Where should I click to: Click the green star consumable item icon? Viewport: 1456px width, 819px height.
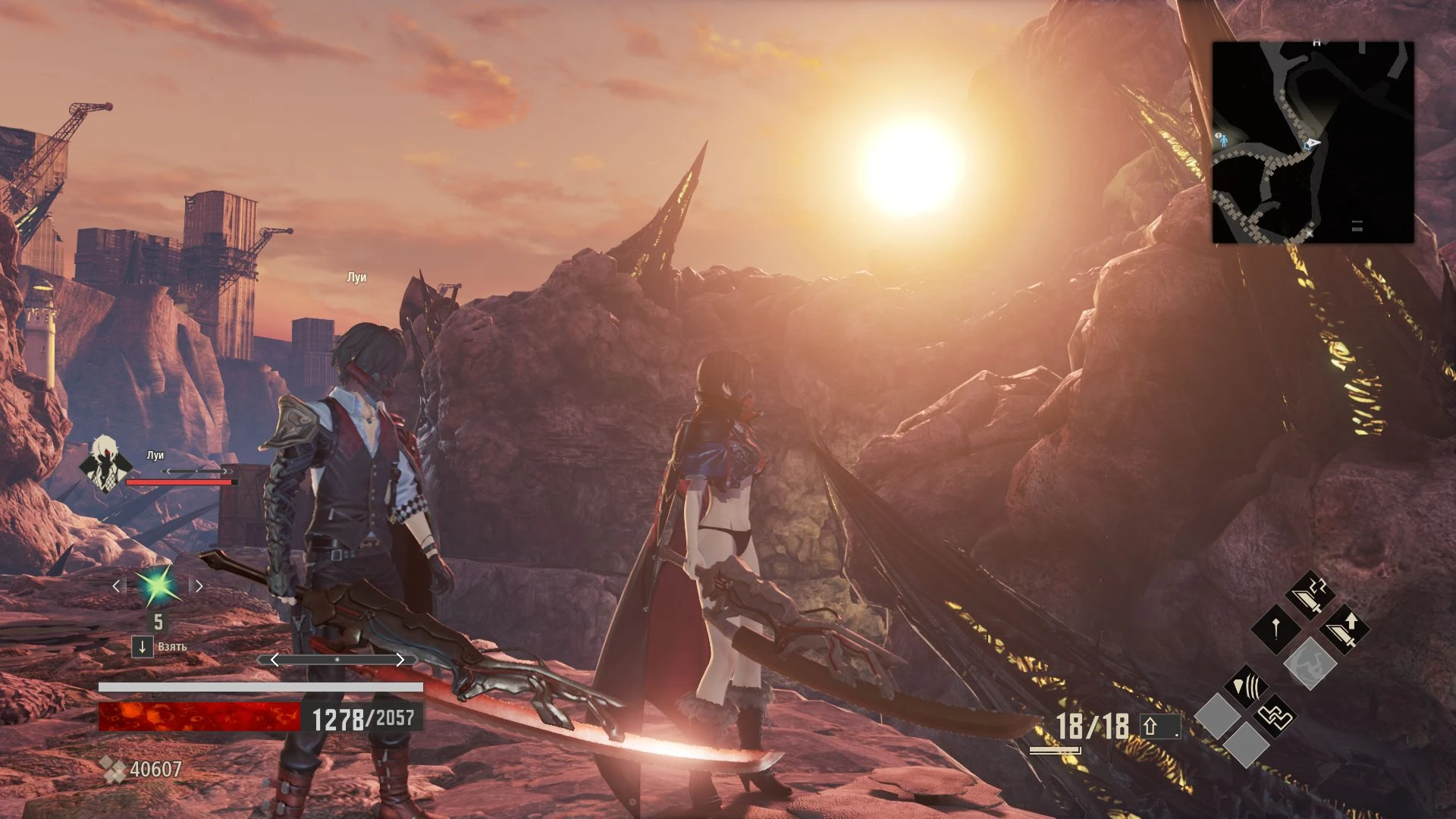point(157,585)
